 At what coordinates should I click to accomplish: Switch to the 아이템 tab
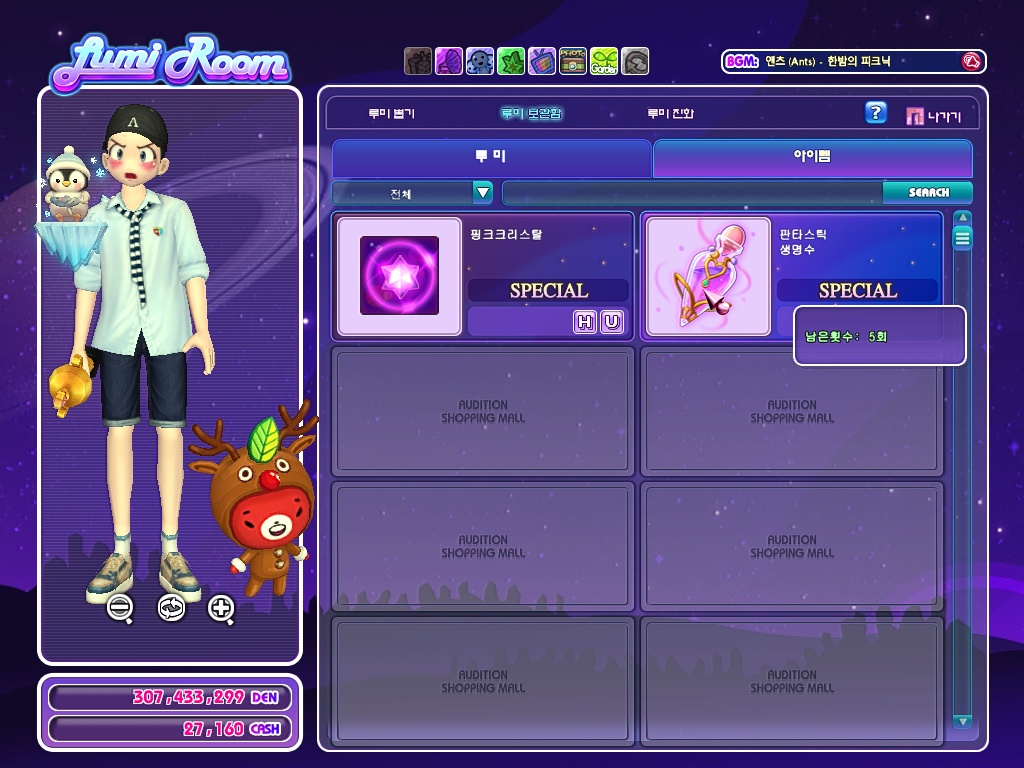(812, 158)
